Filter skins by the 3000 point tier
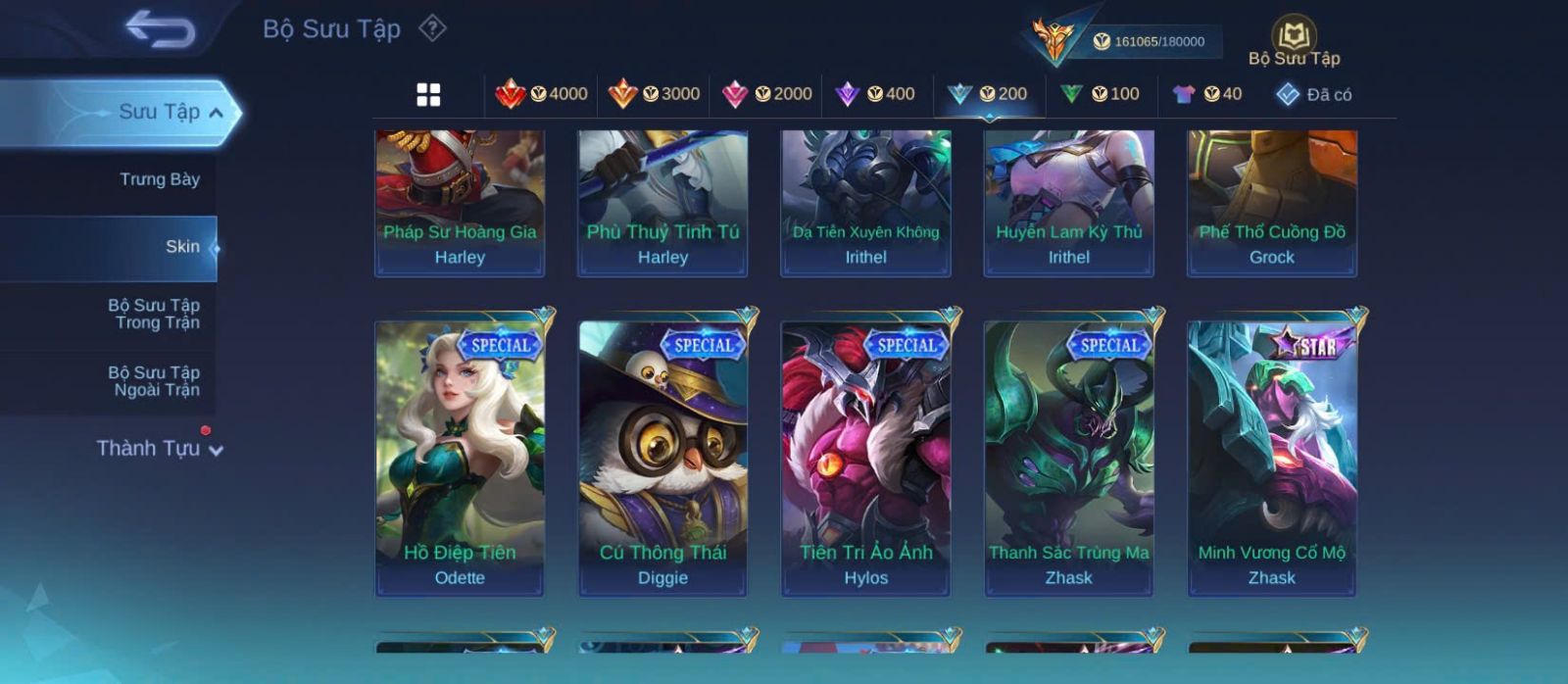1568x684 pixels. (655, 94)
